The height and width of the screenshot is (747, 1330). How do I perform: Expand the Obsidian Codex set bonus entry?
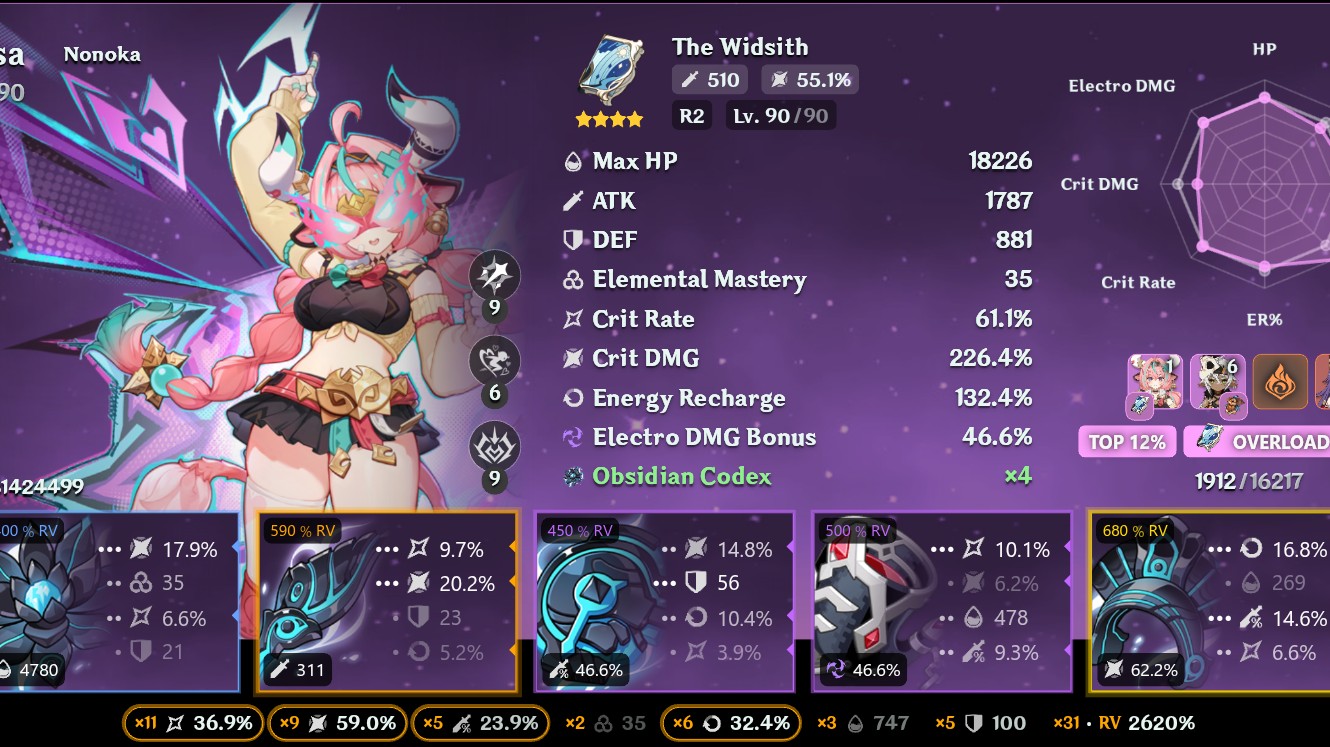pyautogui.click(x=678, y=477)
